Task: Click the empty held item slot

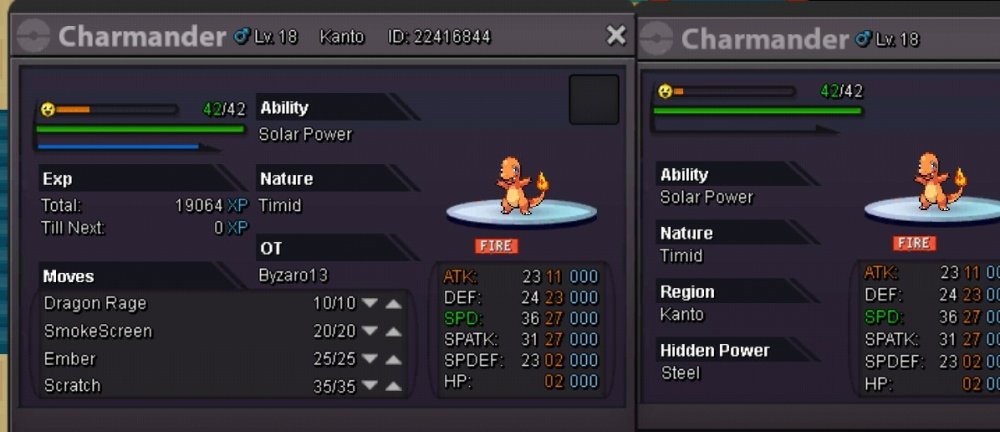Action: (593, 100)
